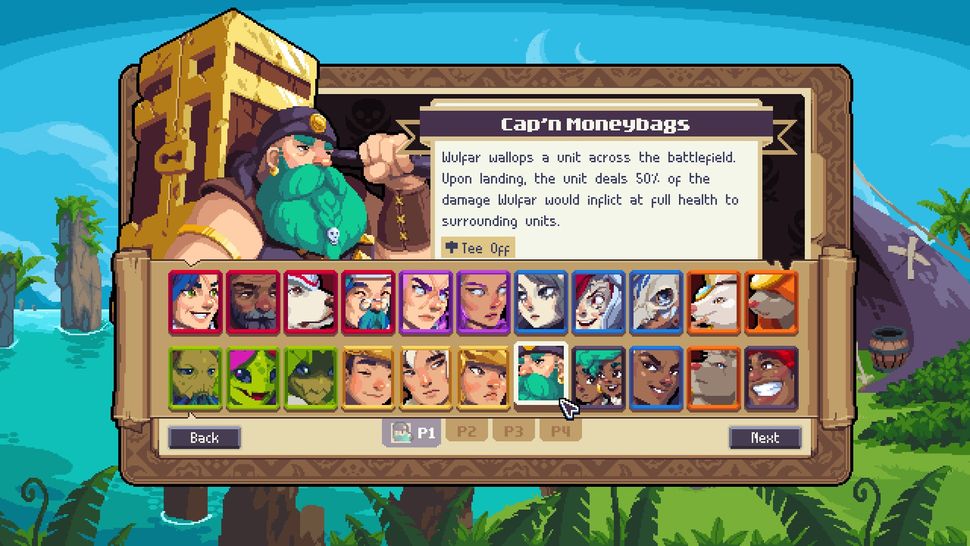Switch to the P2 player tab
This screenshot has width=970, height=546.
coord(465,432)
